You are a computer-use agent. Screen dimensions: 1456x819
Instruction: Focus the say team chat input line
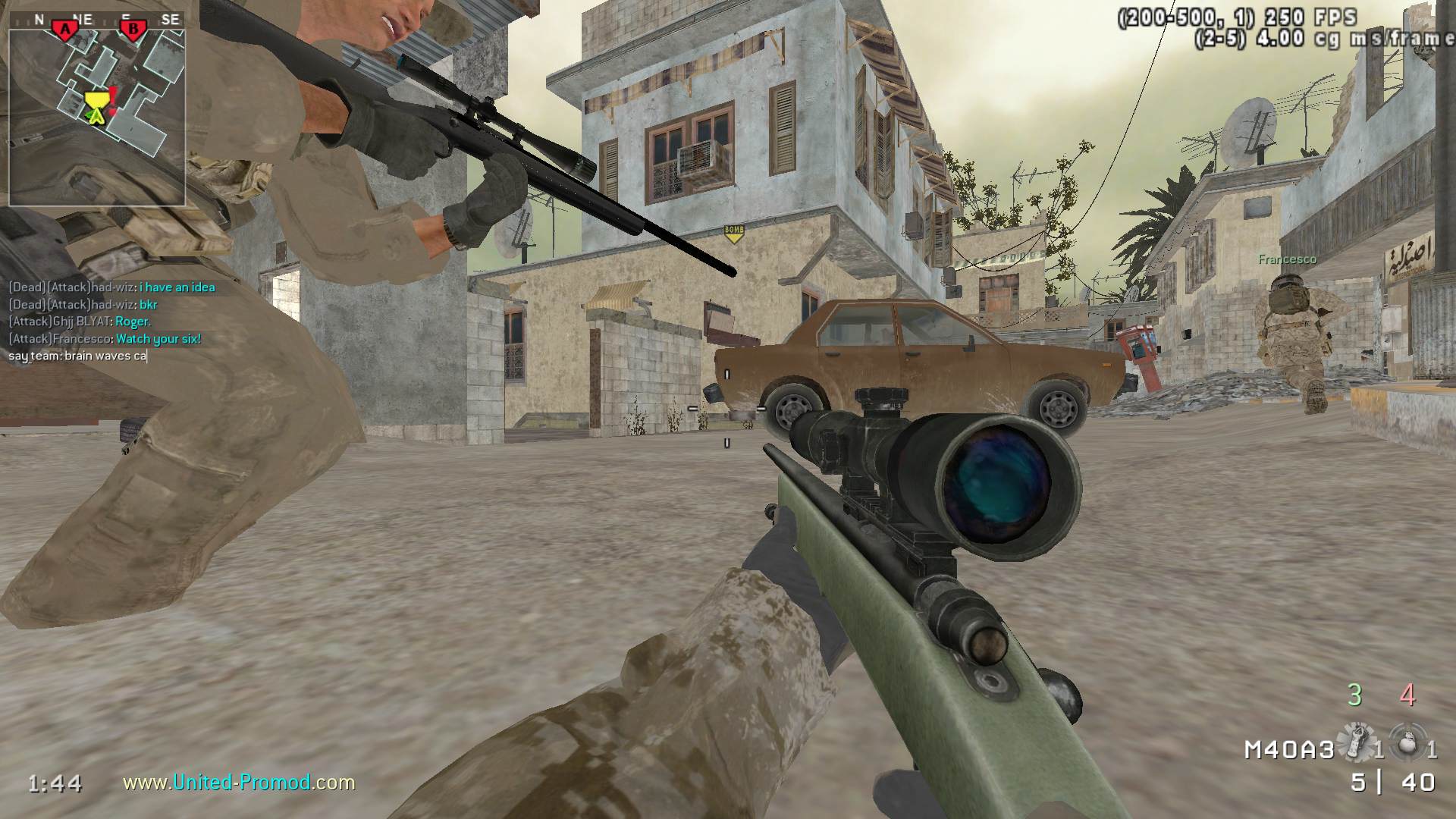click(x=77, y=356)
